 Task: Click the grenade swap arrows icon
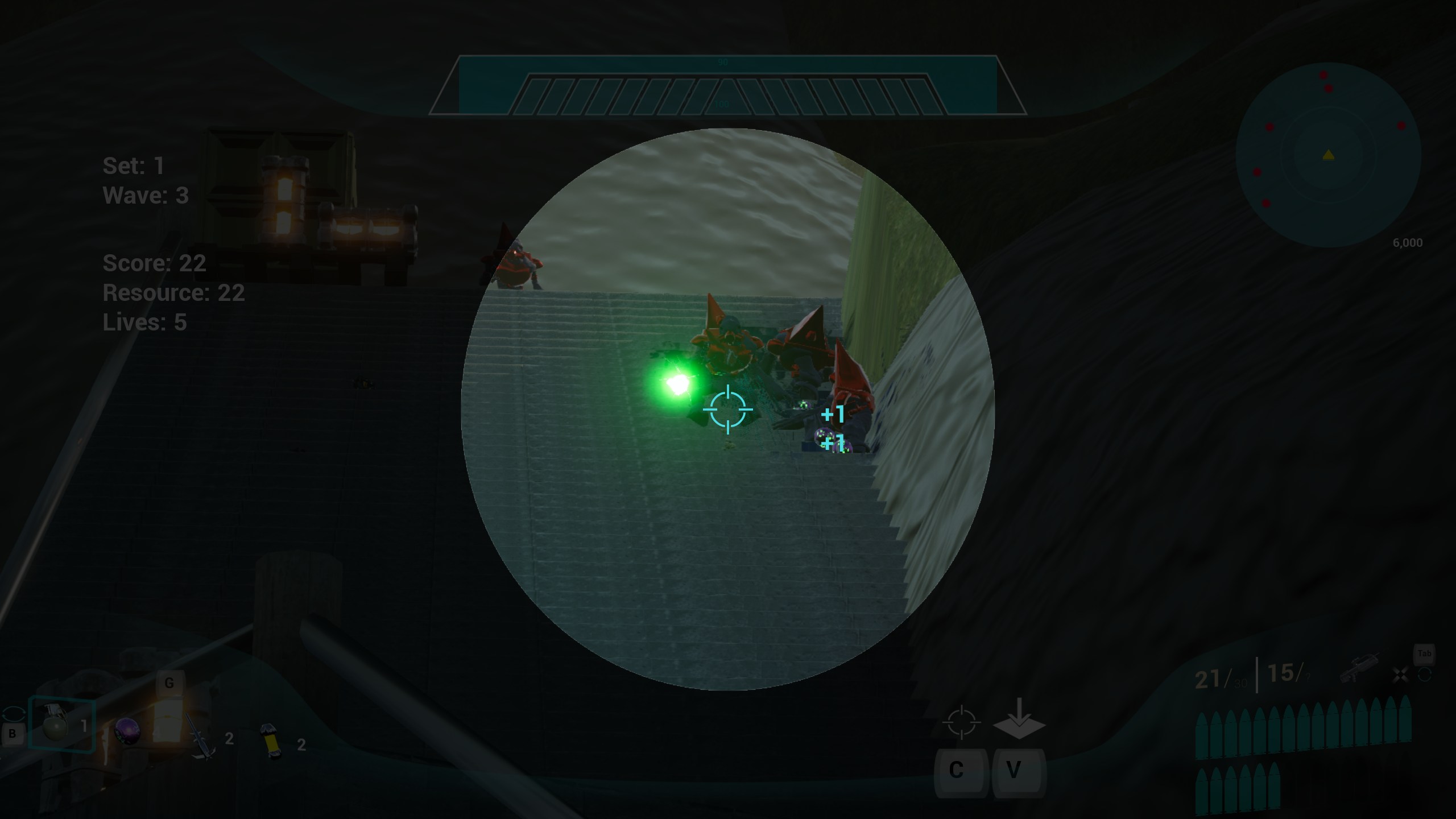(x=14, y=714)
